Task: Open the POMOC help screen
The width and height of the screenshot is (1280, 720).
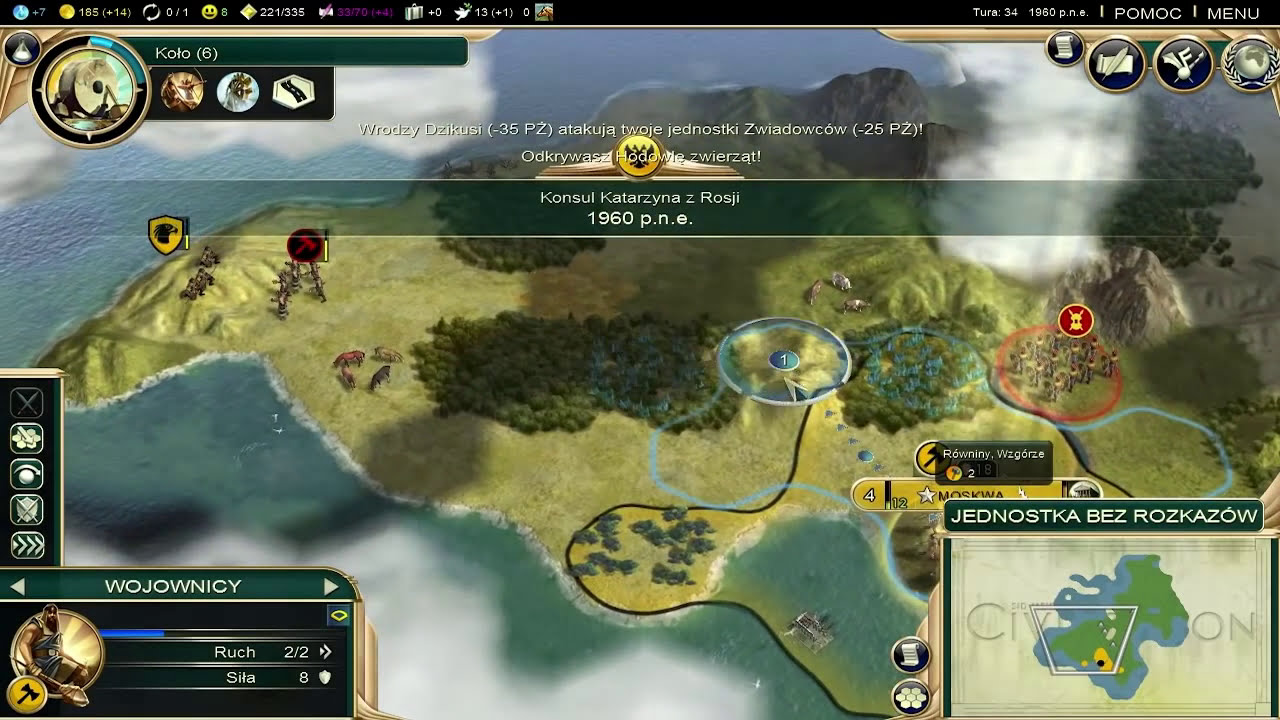Action: point(1147,13)
